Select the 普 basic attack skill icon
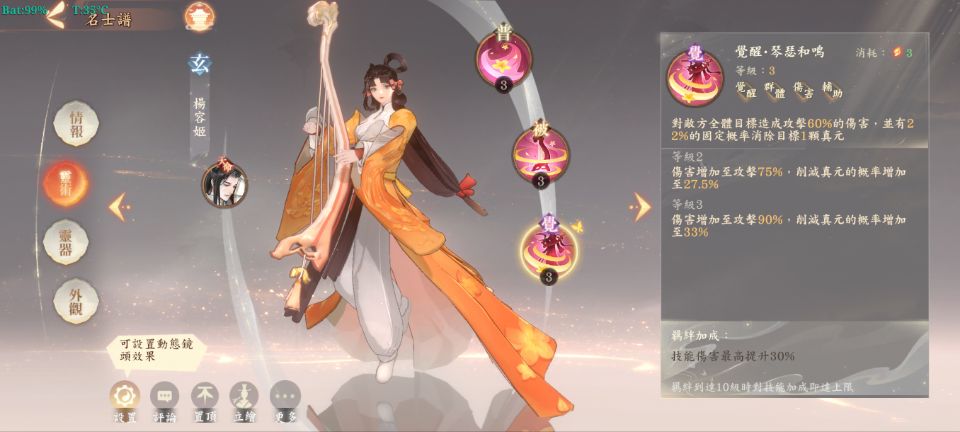This screenshot has width=960, height=432. [504, 58]
